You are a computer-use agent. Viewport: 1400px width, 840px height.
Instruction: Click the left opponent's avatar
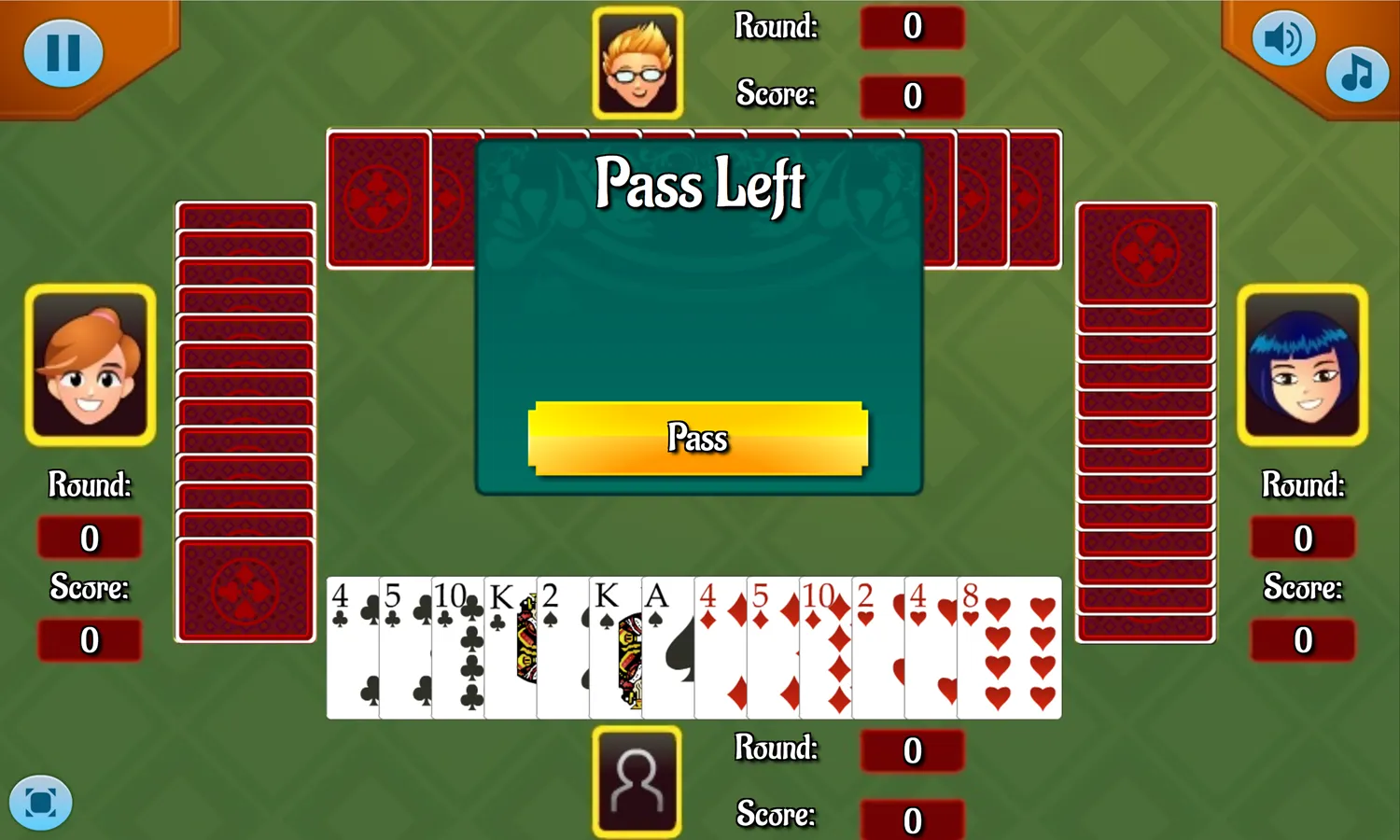click(89, 366)
